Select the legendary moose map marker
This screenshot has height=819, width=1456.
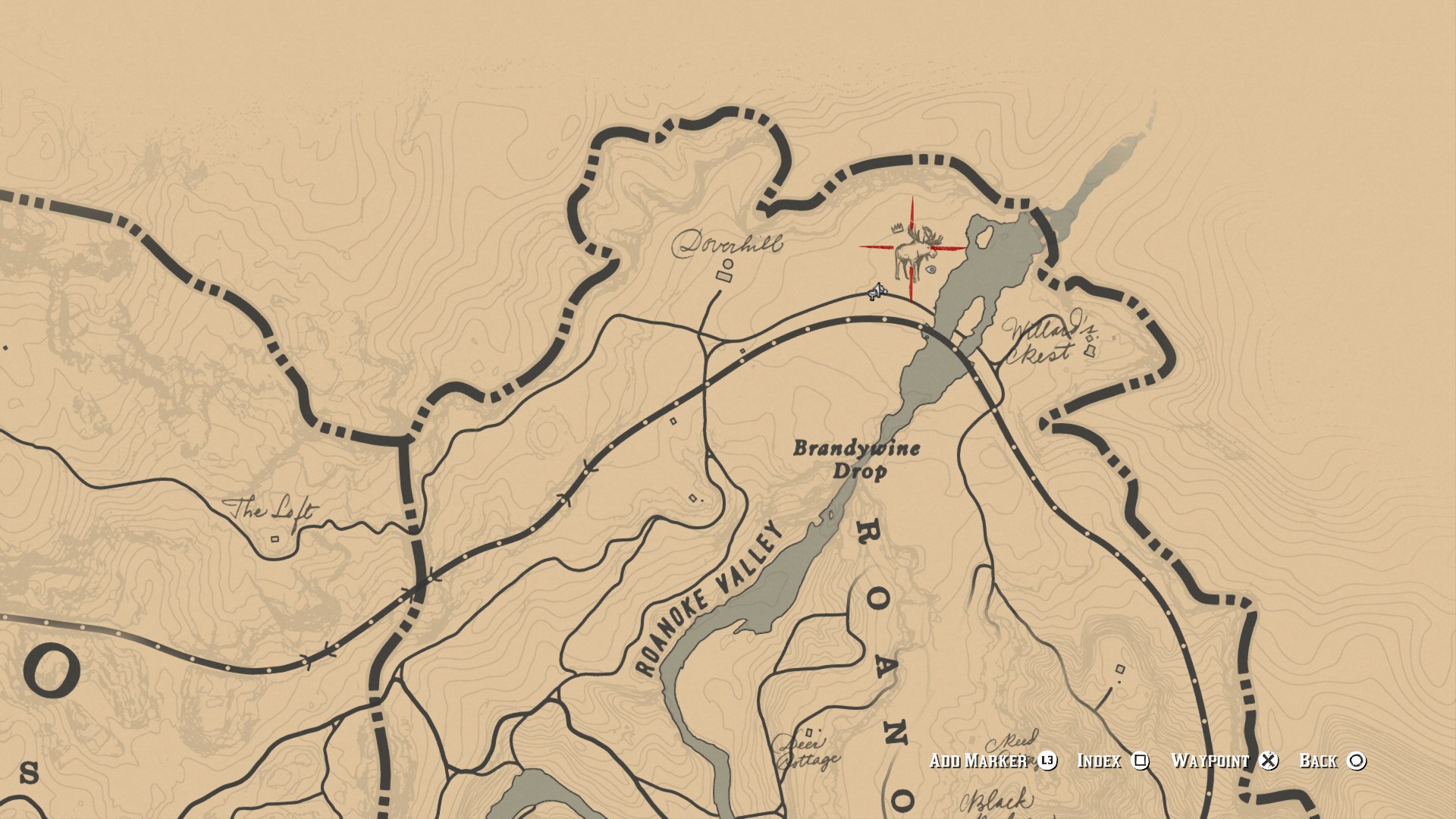pos(913,252)
